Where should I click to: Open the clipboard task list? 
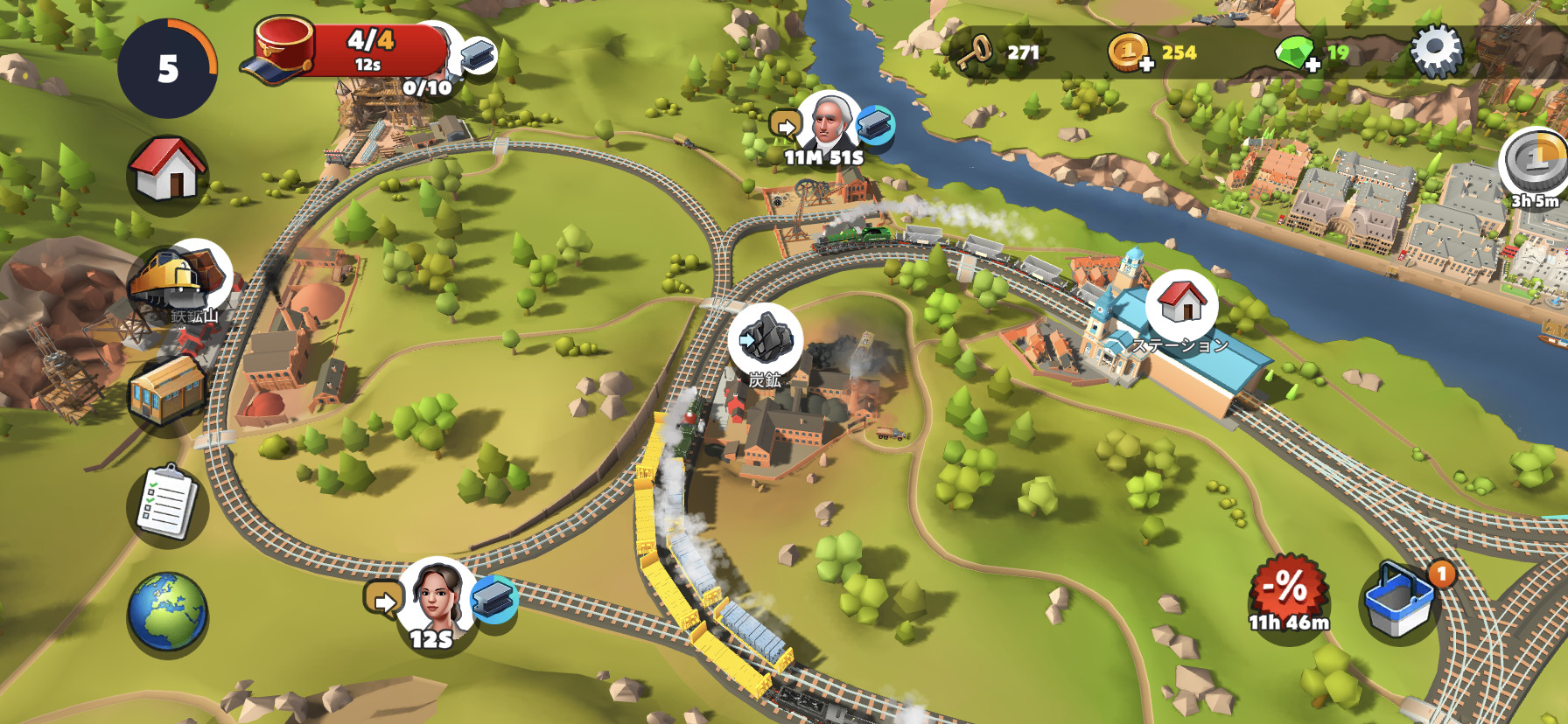point(167,503)
